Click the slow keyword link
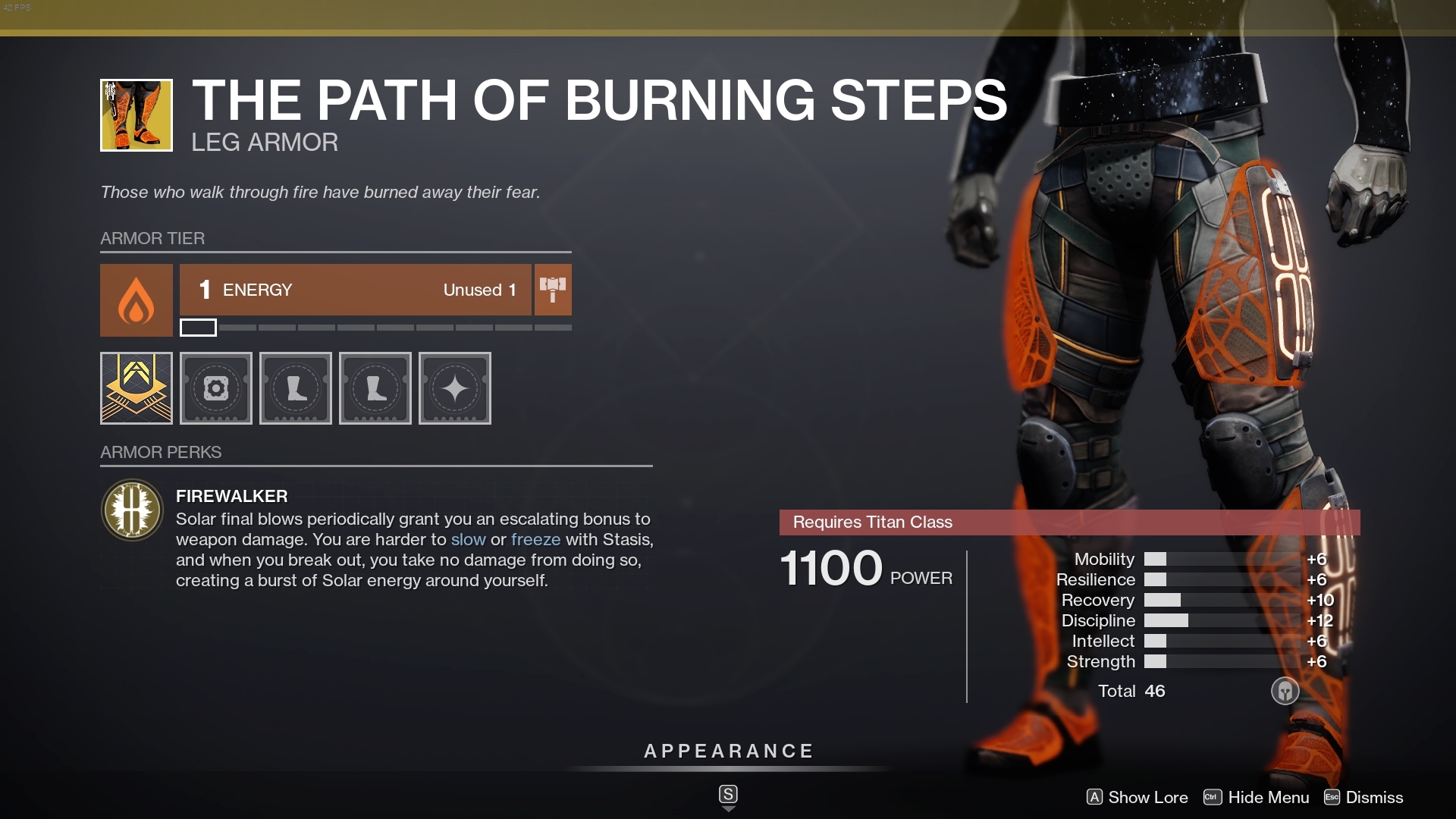This screenshot has height=819, width=1456. coord(470,540)
